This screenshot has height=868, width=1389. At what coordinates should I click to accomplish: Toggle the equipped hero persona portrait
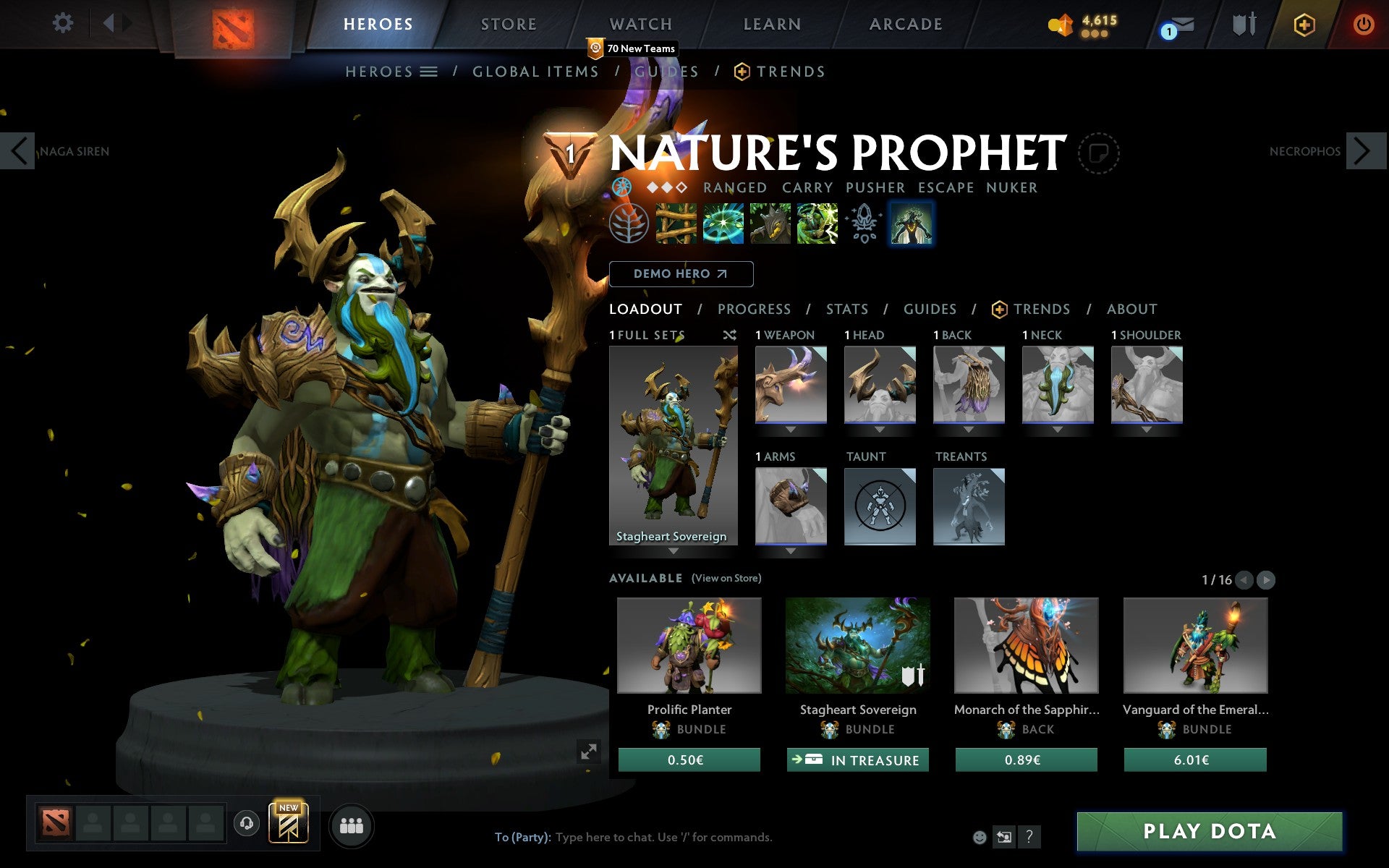click(x=912, y=224)
